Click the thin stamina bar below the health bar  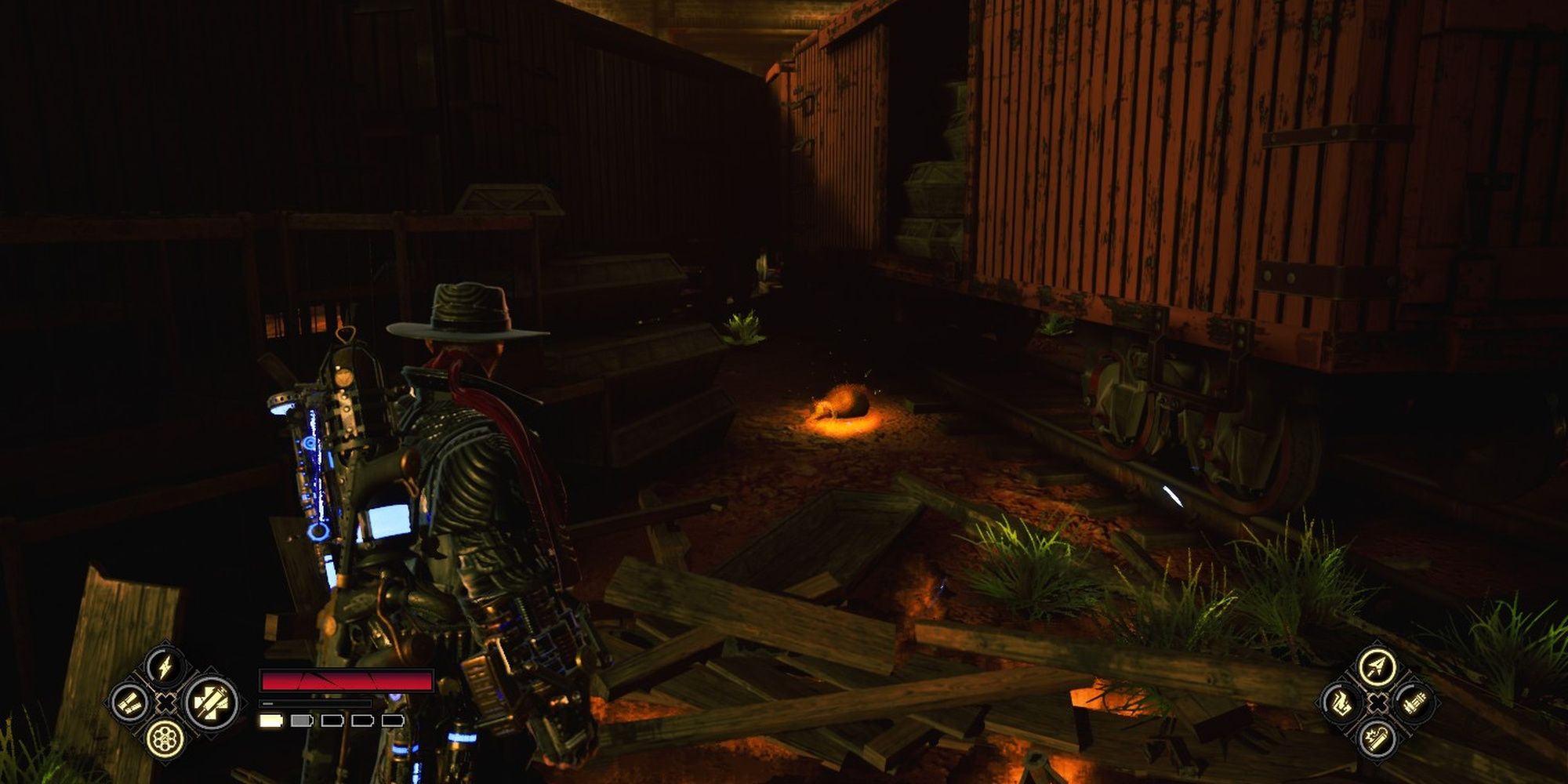tap(317, 703)
